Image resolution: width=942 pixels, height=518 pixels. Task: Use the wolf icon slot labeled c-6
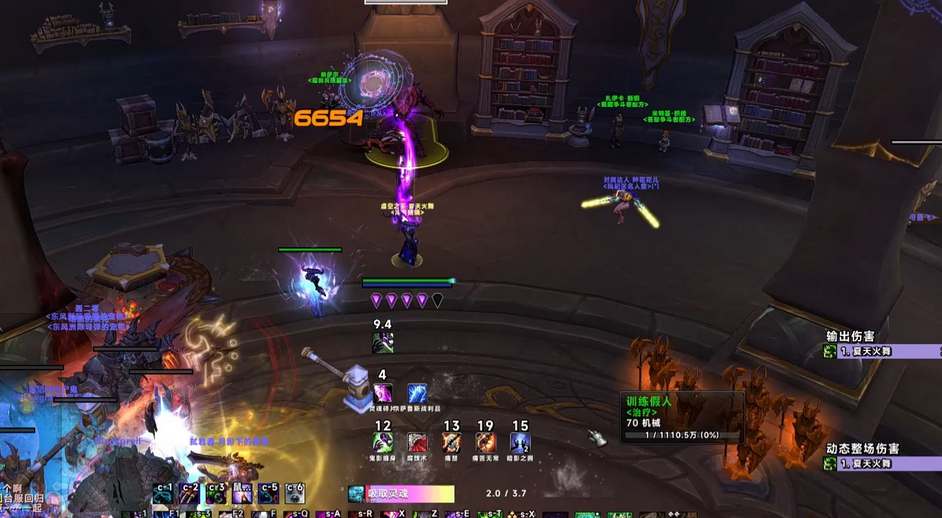click(294, 493)
